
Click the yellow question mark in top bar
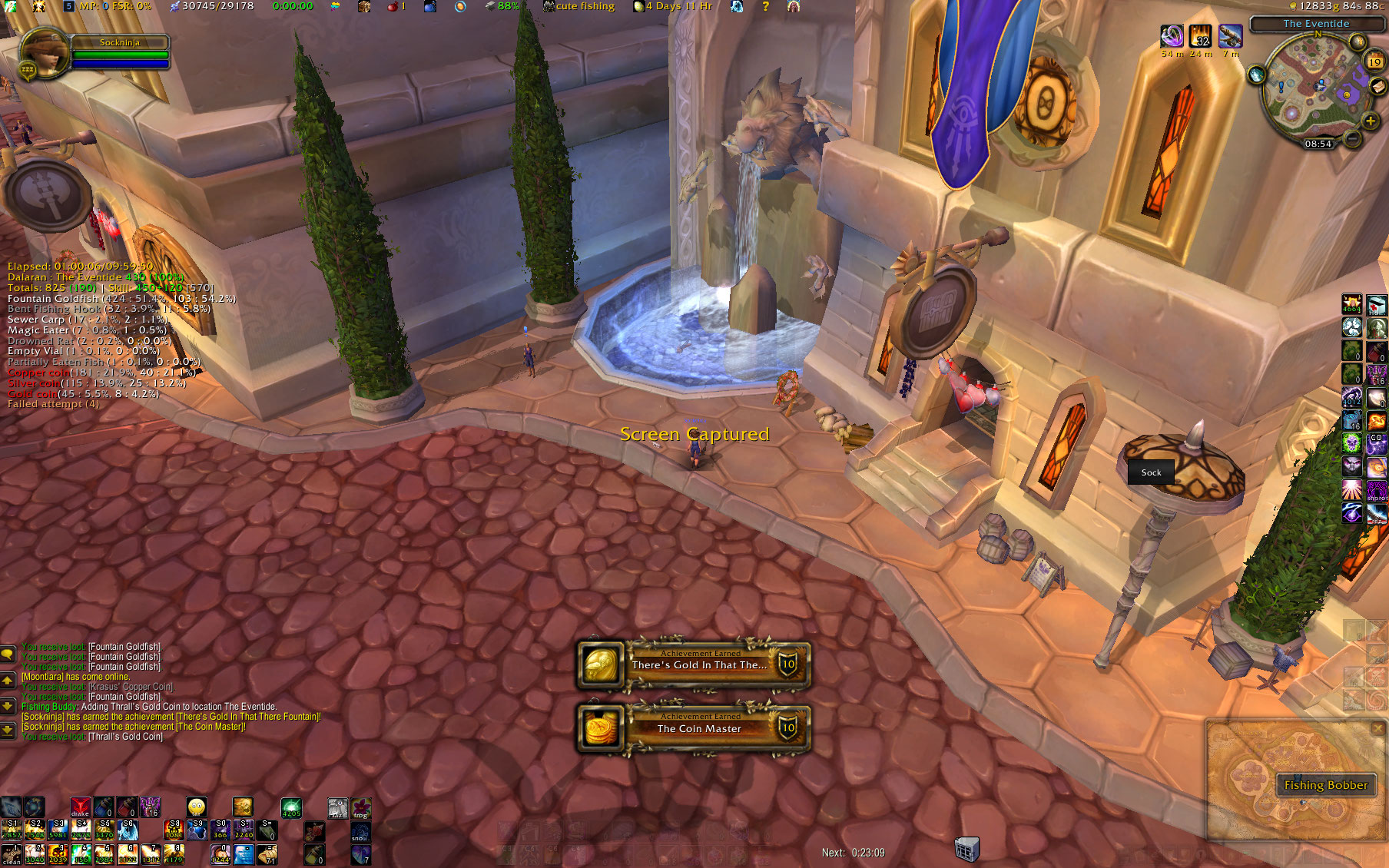click(765, 6)
